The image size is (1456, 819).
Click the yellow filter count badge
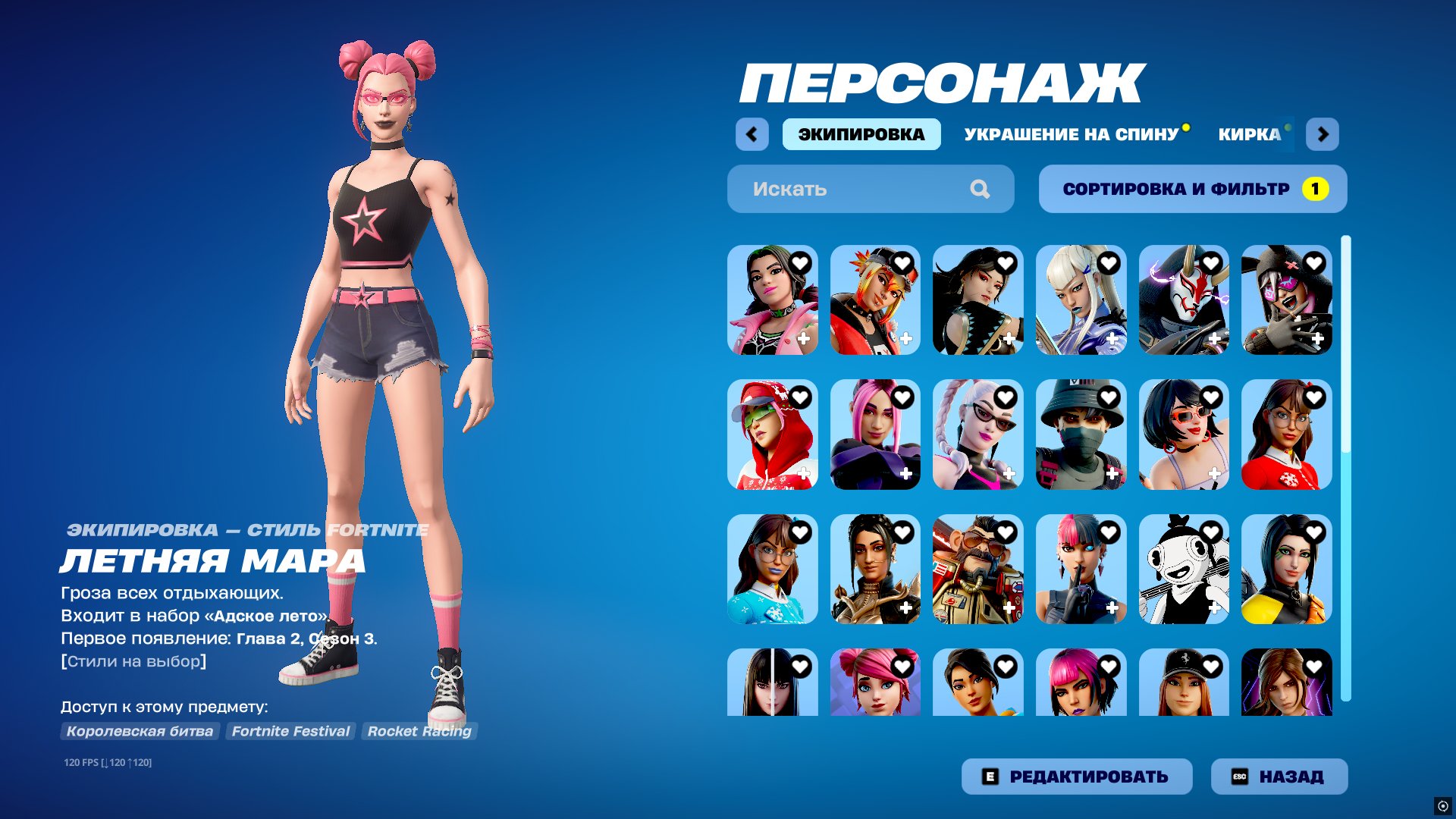pyautogui.click(x=1316, y=190)
